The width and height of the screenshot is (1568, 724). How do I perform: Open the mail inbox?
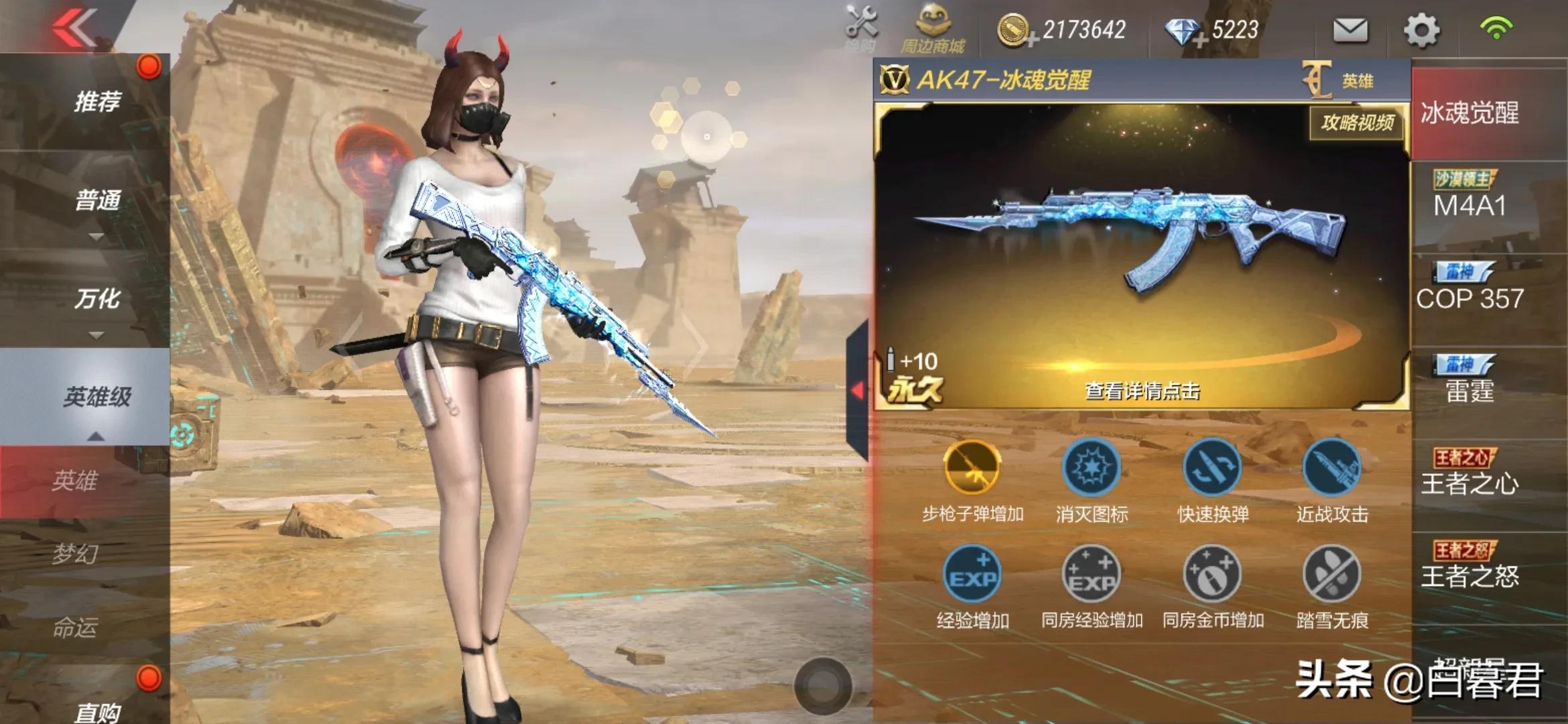(x=1350, y=30)
